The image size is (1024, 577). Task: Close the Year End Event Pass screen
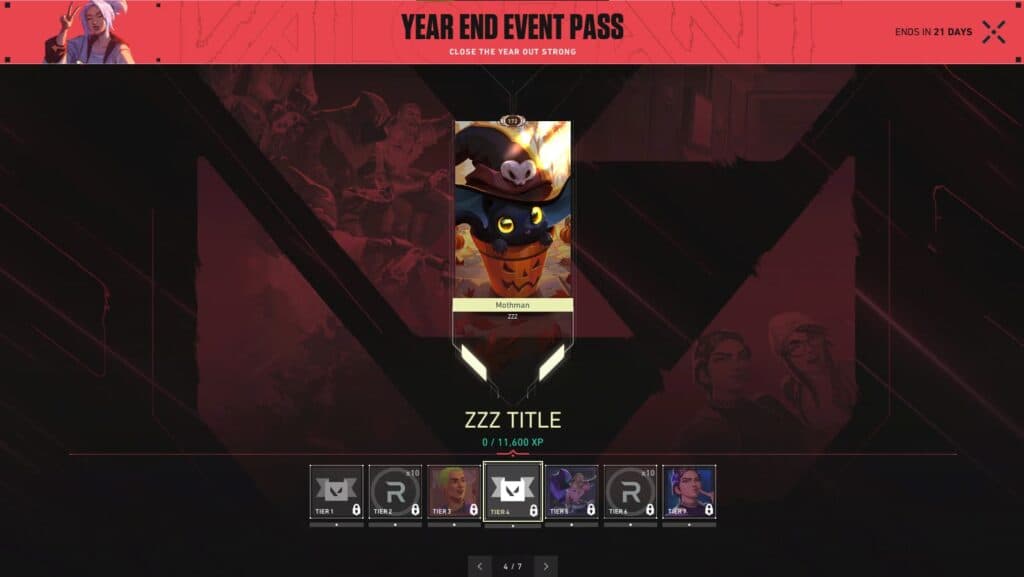tap(993, 32)
